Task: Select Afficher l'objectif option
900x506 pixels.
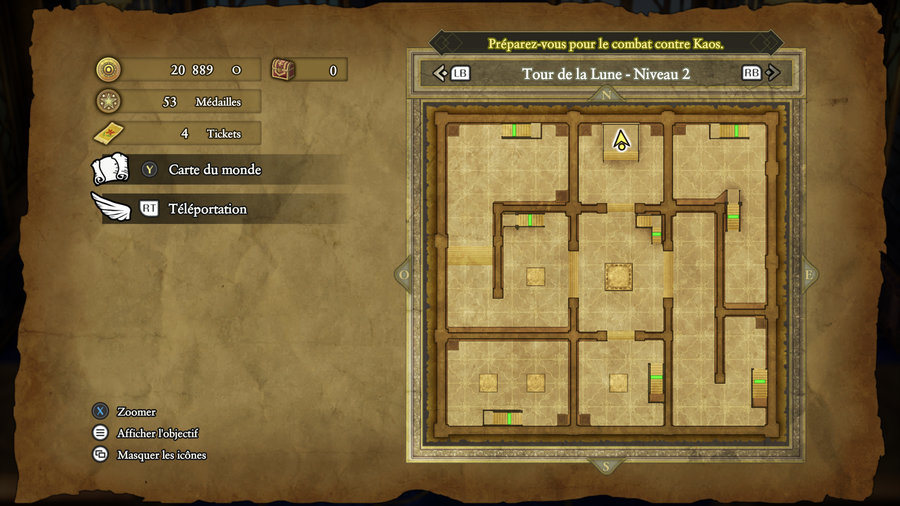Action: [x=157, y=433]
